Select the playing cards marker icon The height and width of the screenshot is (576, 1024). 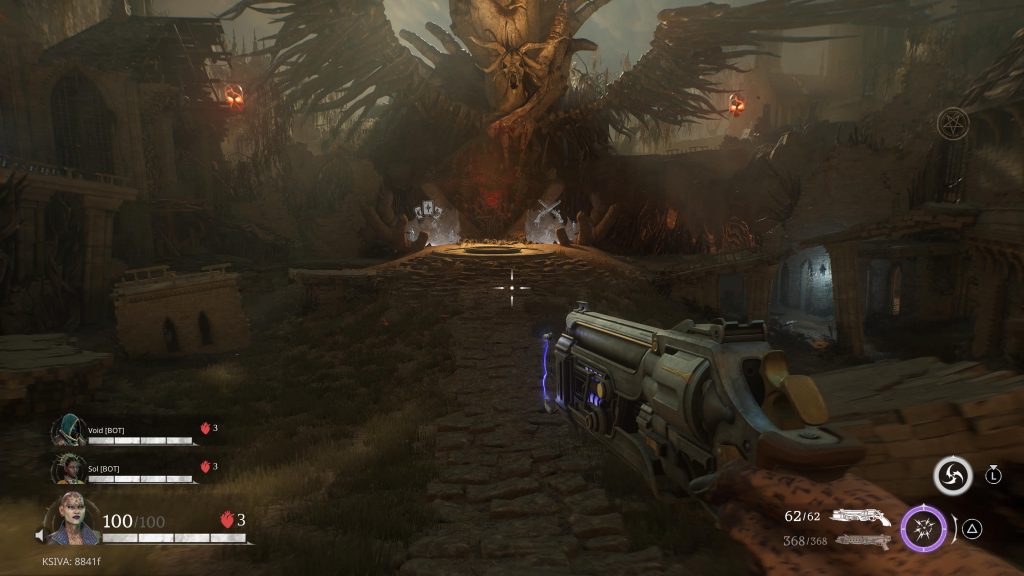(x=427, y=213)
